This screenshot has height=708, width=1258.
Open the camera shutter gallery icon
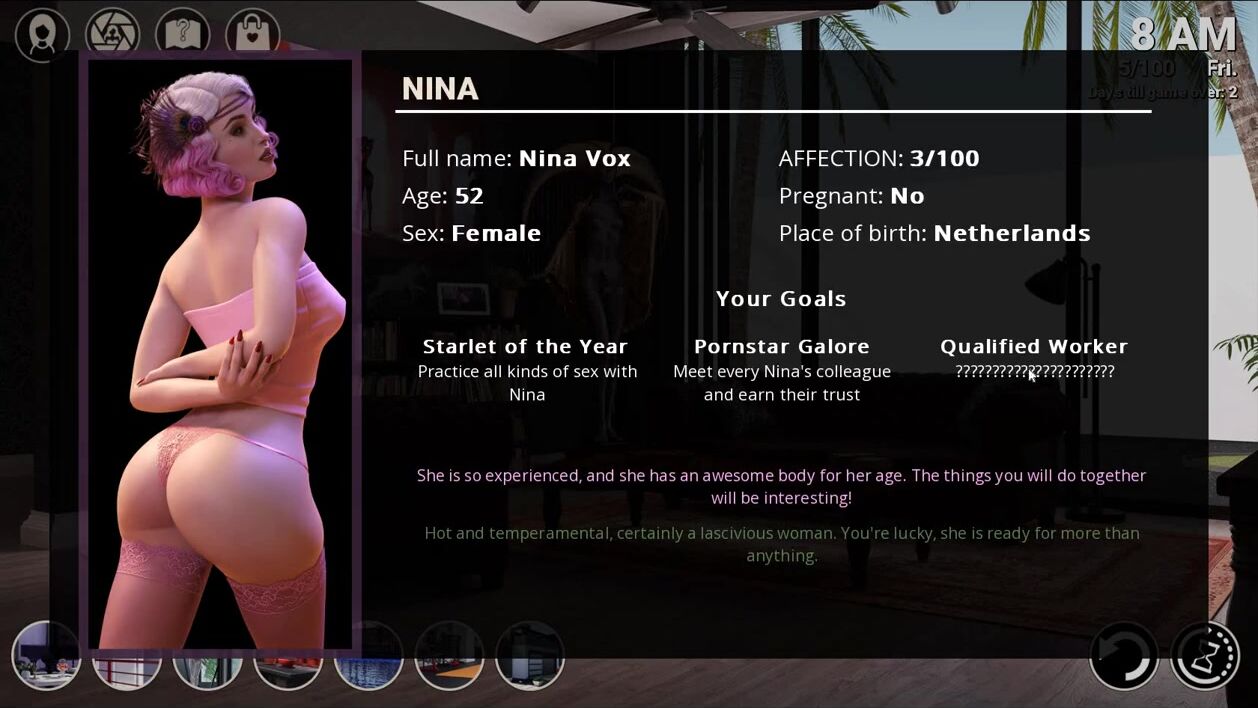point(112,34)
